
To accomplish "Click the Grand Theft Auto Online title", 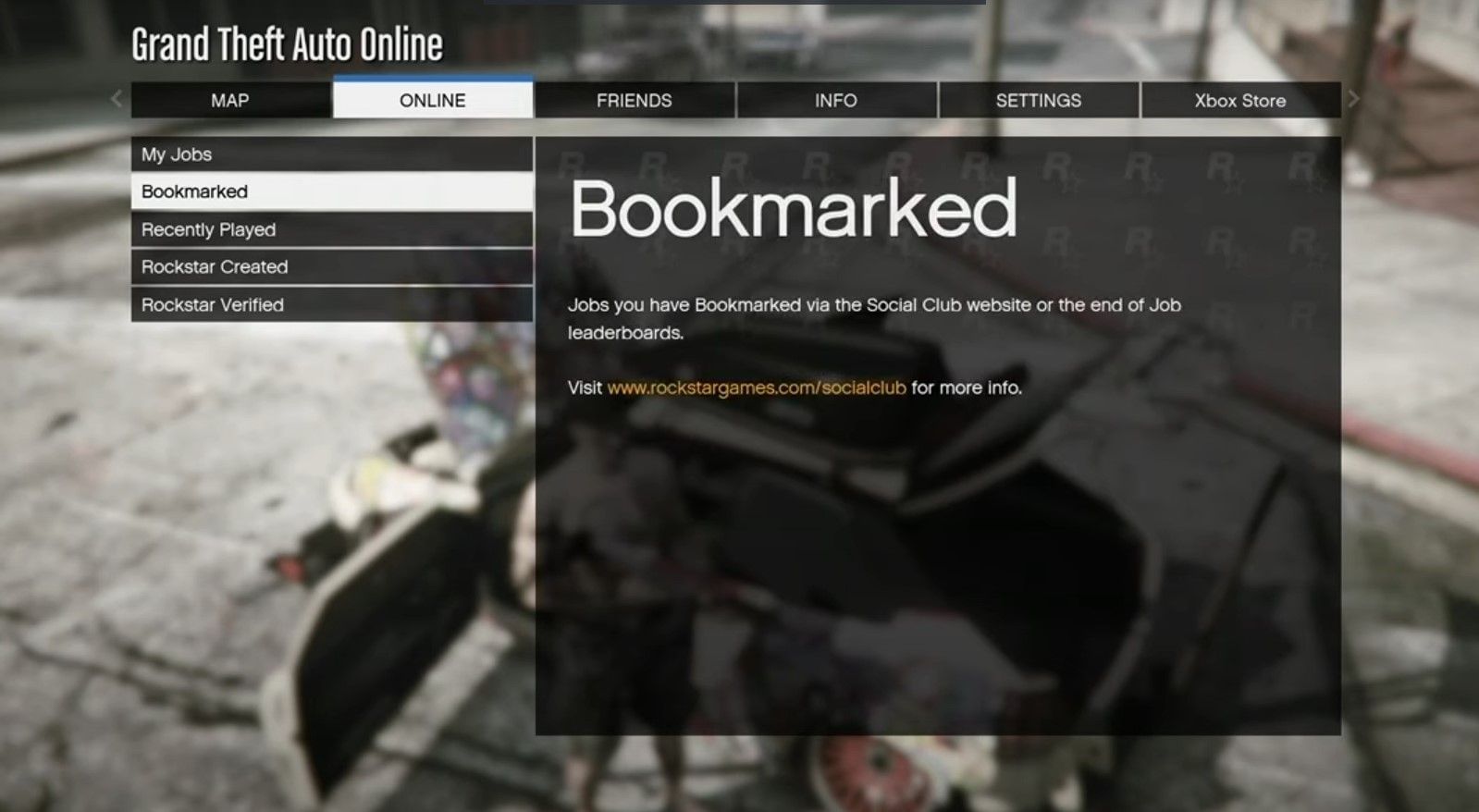I will click(x=287, y=43).
